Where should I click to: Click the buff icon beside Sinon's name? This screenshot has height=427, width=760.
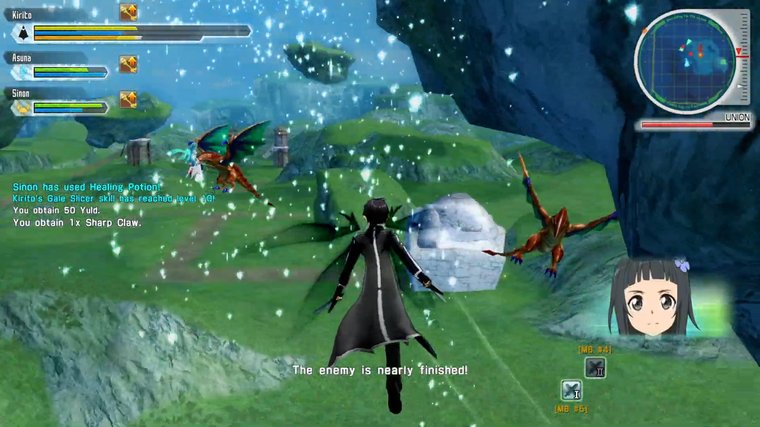click(128, 99)
